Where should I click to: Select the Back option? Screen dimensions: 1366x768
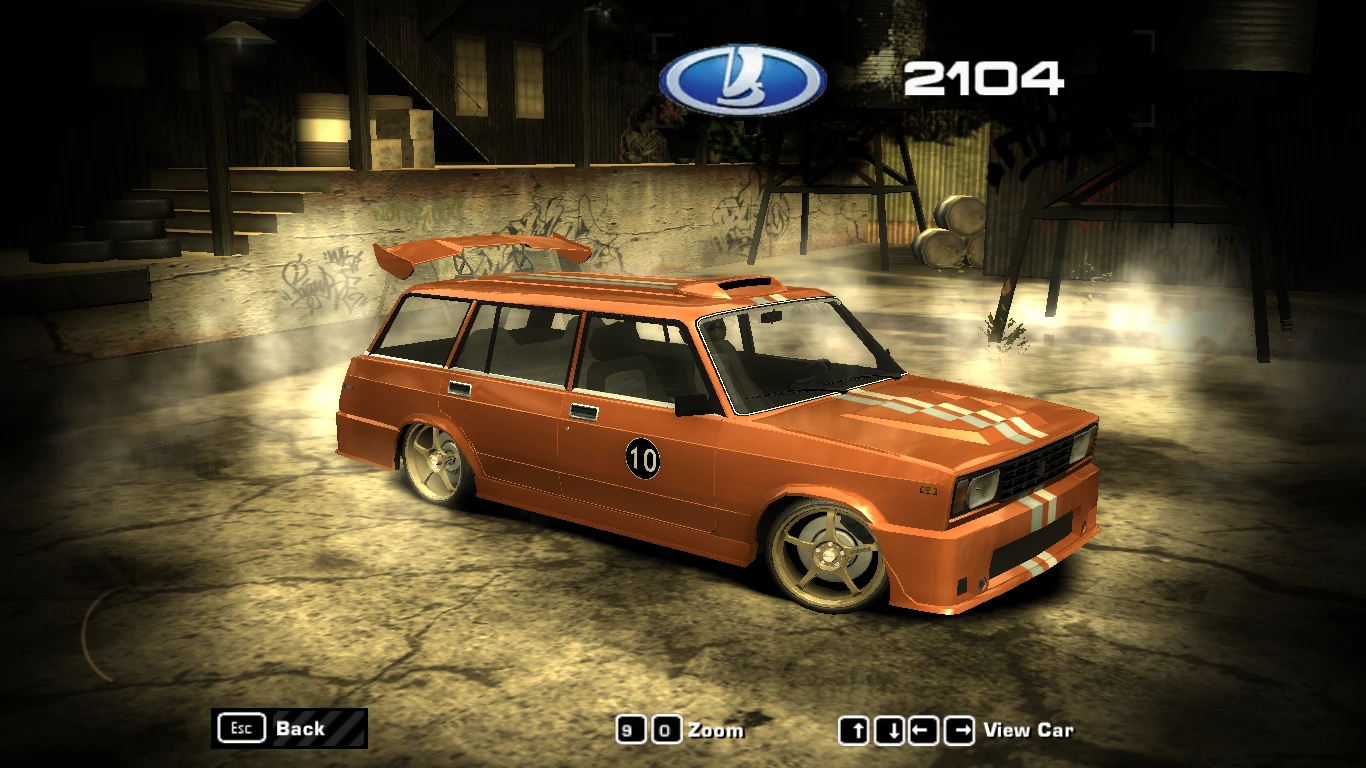click(300, 729)
